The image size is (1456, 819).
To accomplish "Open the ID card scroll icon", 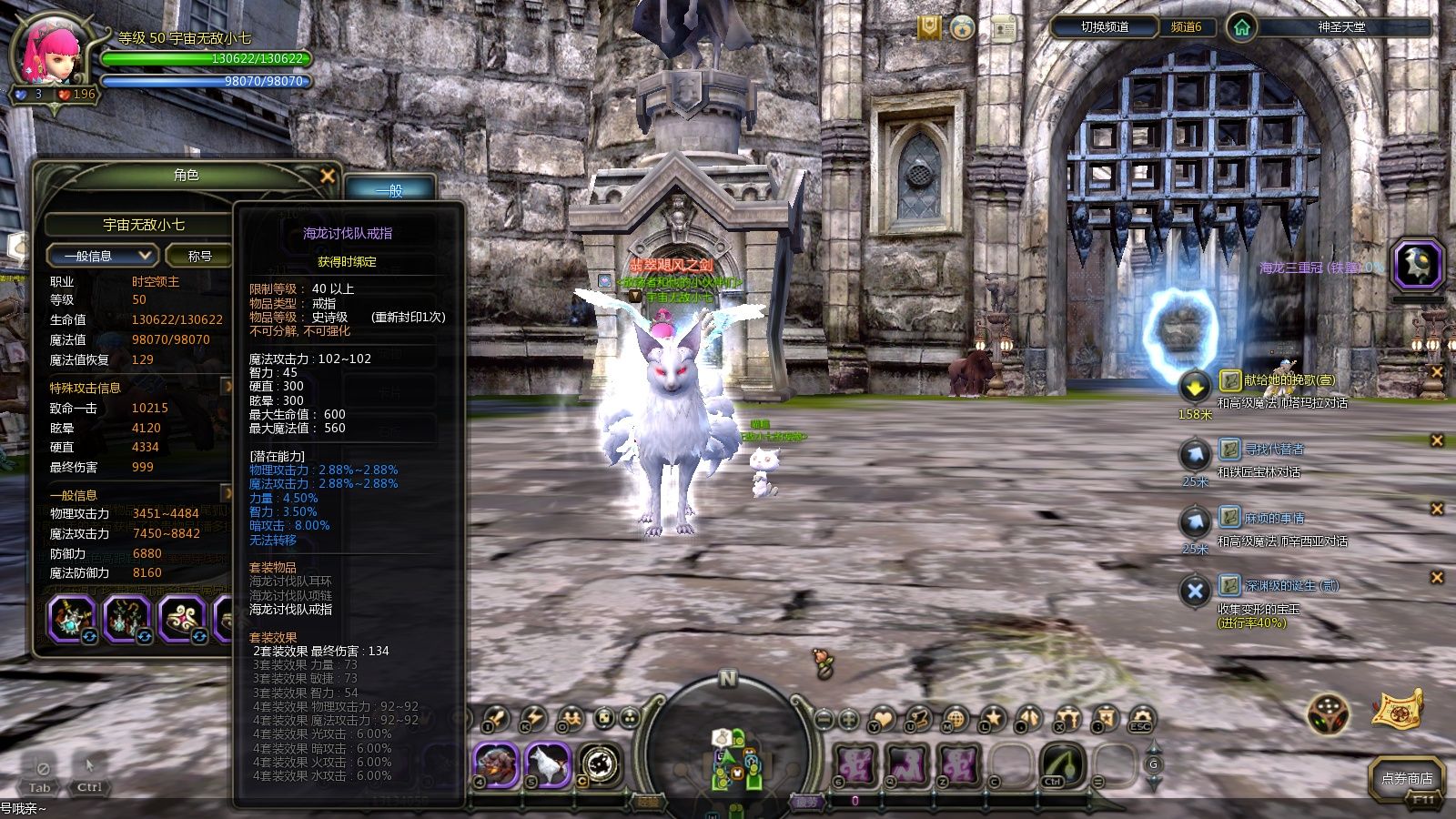I will point(1004,28).
